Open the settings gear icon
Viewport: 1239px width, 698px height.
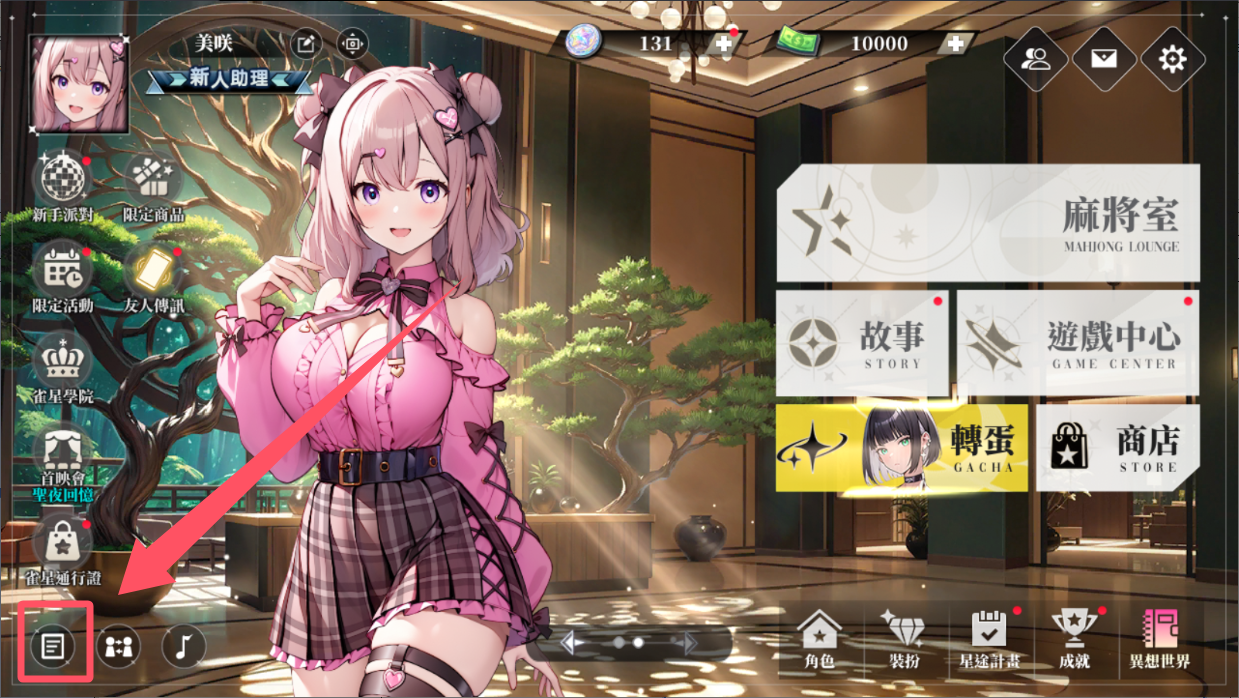(1172, 59)
